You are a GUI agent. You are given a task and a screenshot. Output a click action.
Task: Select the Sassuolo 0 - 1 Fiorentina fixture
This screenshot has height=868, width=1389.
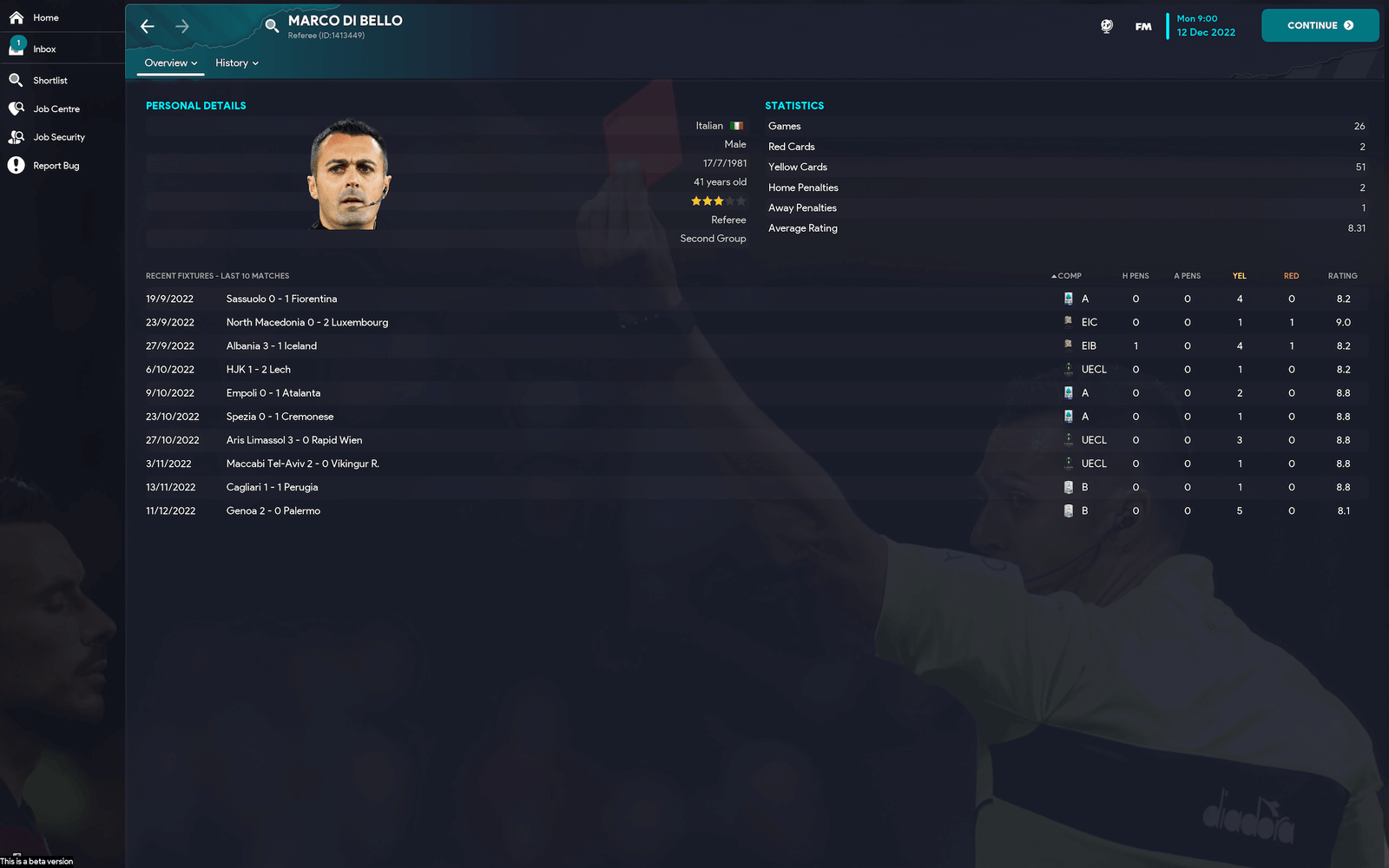(x=281, y=299)
